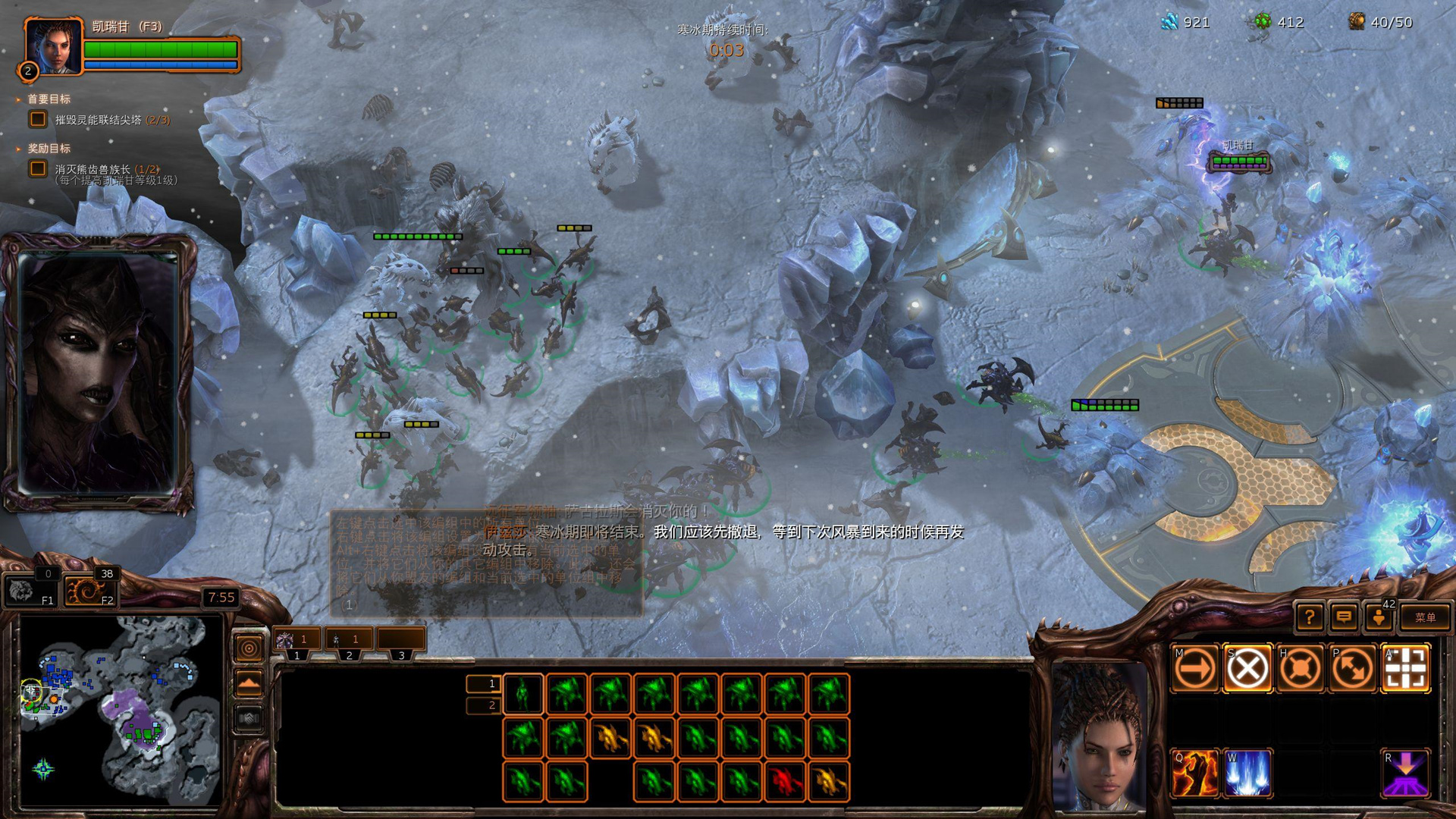Open the help question mark button
Screen dimensions: 1456x819
[1310, 617]
